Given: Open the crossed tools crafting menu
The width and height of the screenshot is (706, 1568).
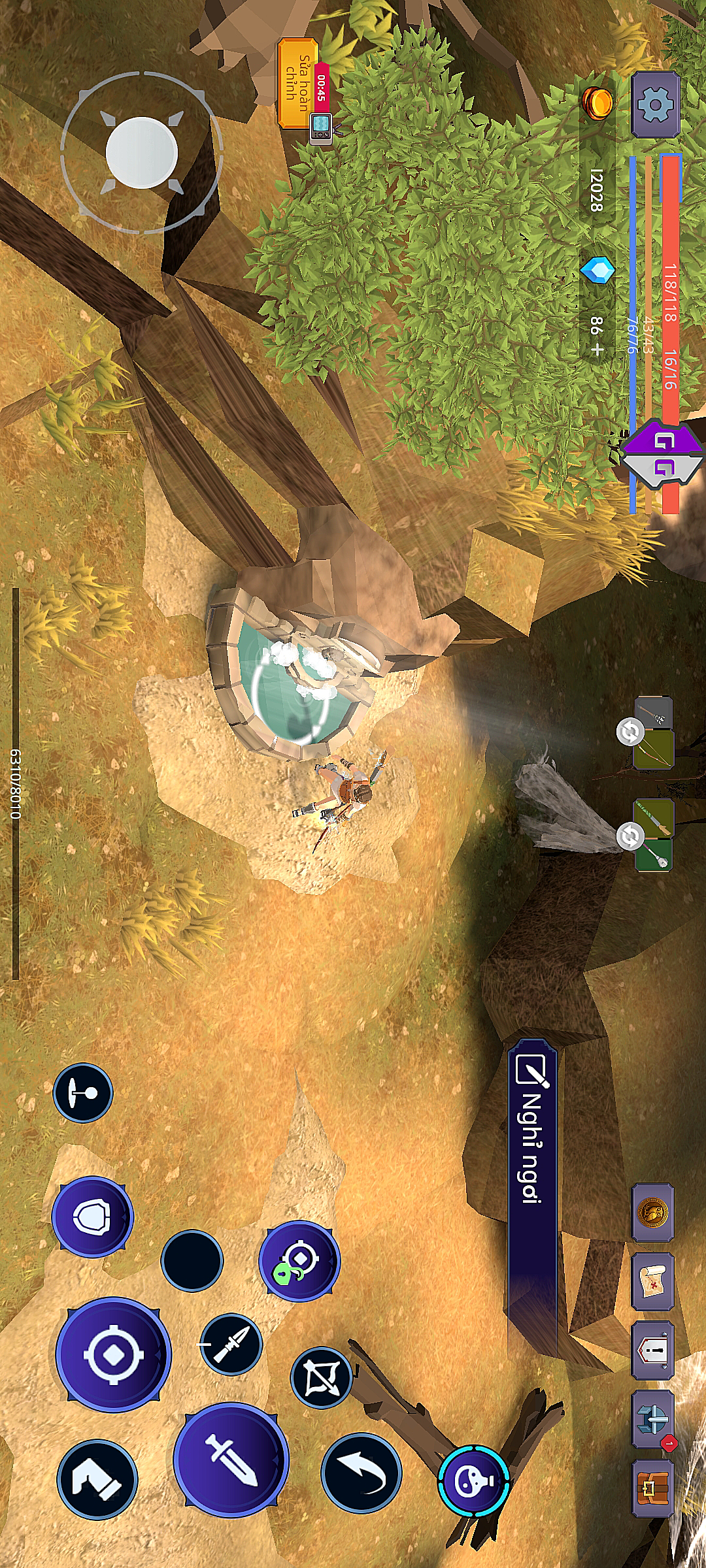Looking at the screenshot, I should 652,1418.
